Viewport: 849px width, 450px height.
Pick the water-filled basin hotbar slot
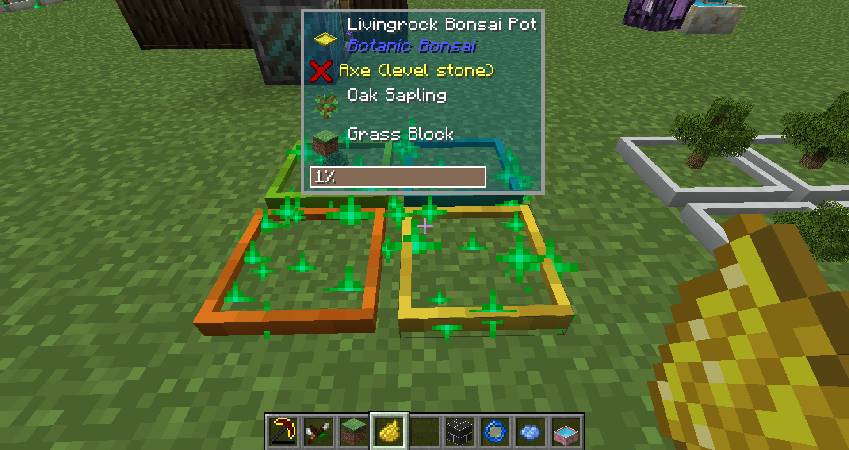pyautogui.click(x=564, y=431)
